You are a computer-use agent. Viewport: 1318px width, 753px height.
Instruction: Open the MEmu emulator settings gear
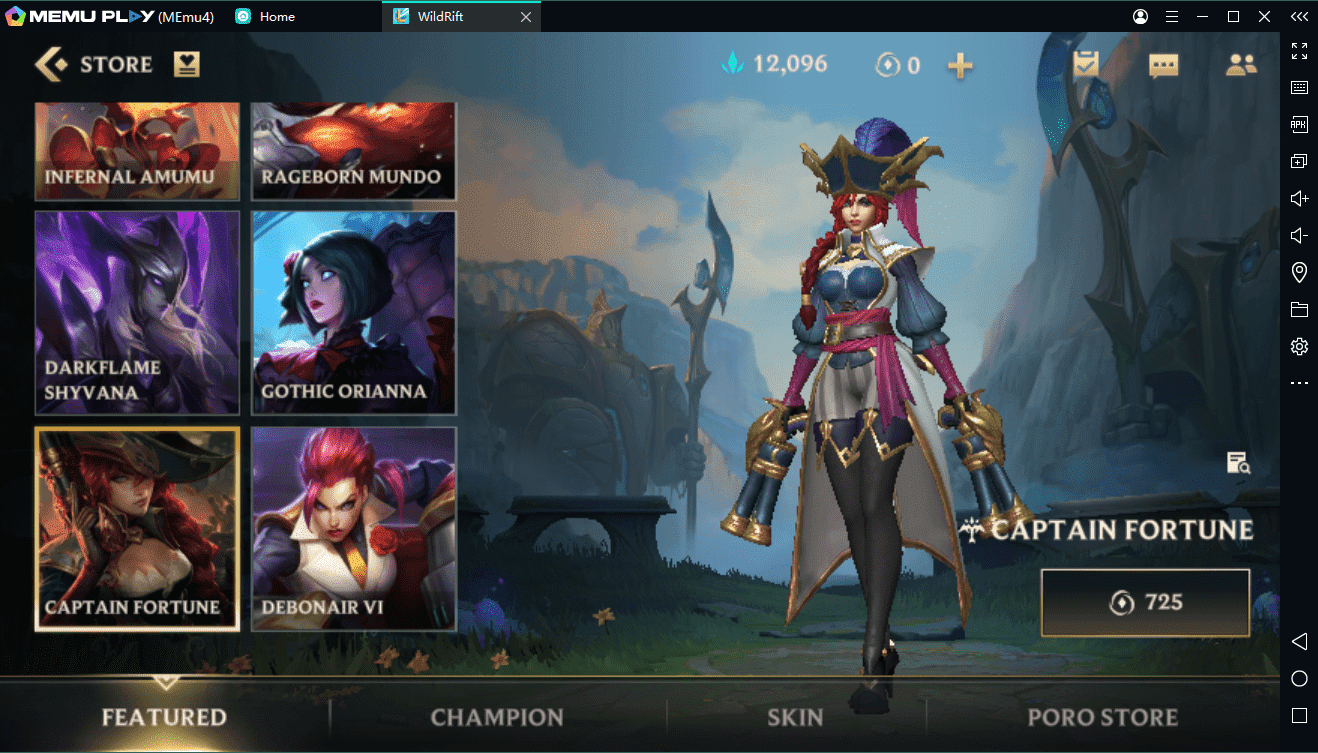(1299, 347)
